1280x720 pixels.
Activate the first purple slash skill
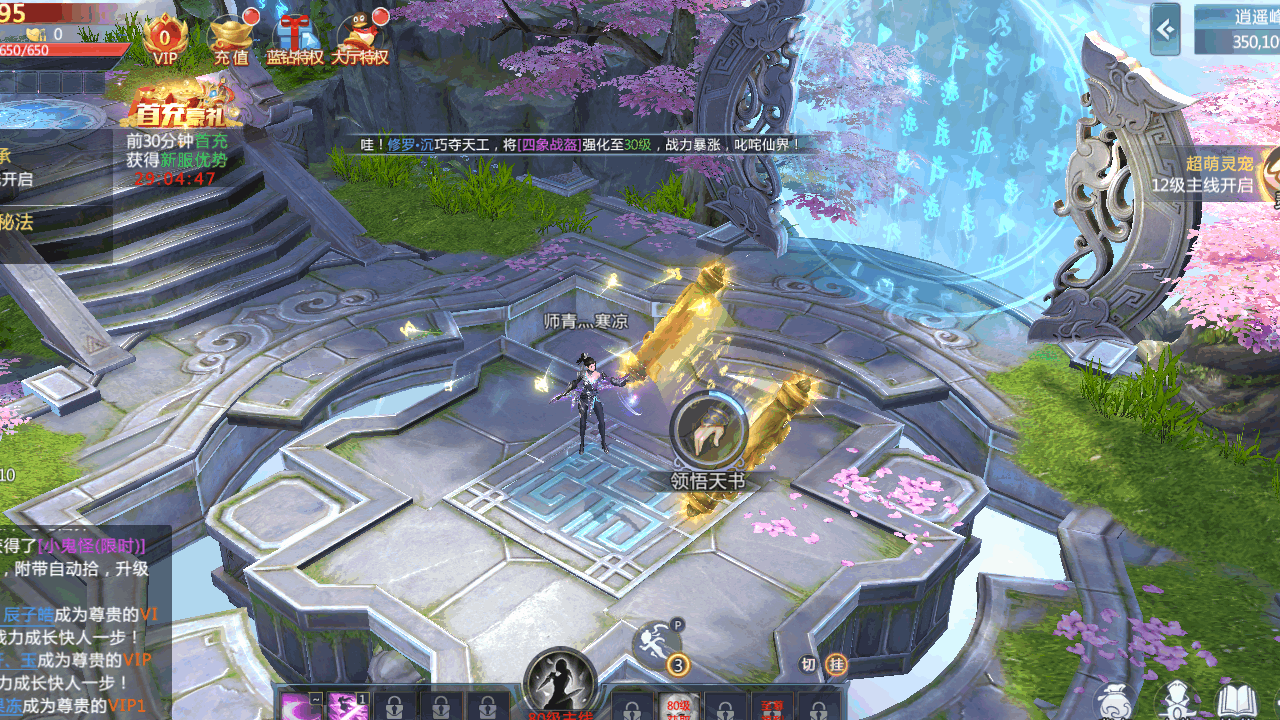pos(297,706)
